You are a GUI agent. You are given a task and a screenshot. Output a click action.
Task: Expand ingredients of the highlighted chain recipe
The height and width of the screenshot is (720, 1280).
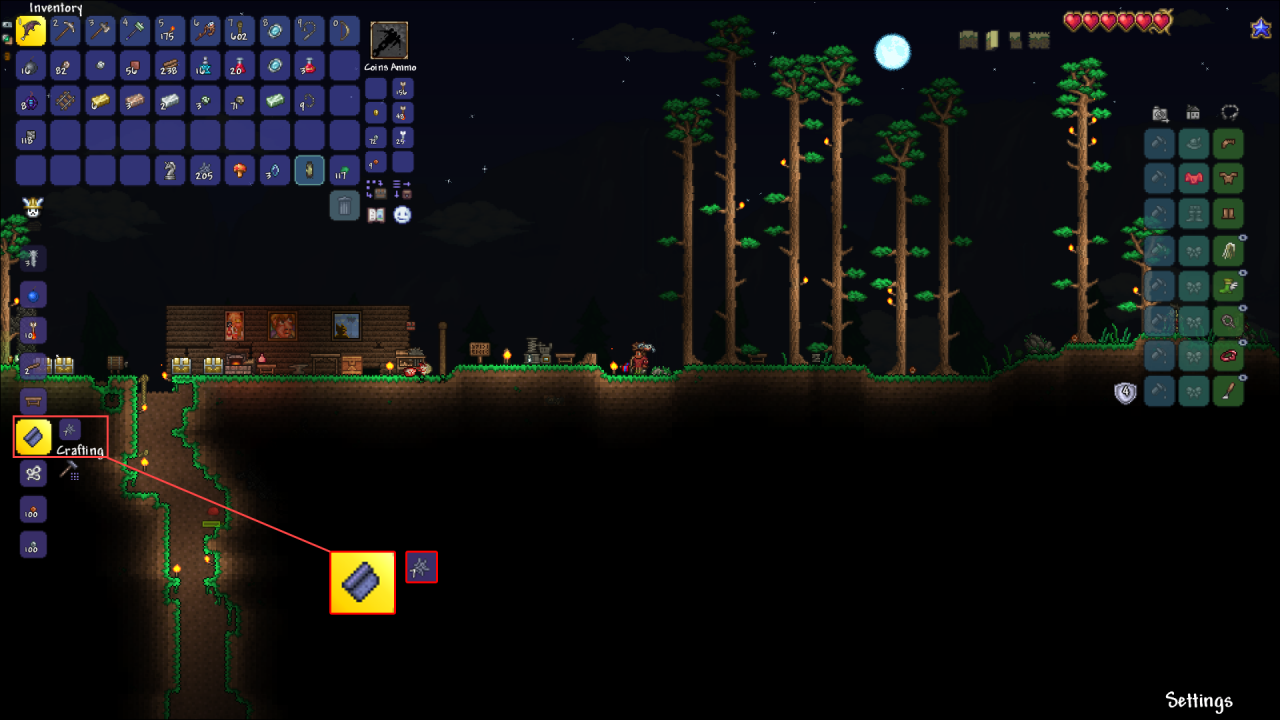click(x=421, y=567)
